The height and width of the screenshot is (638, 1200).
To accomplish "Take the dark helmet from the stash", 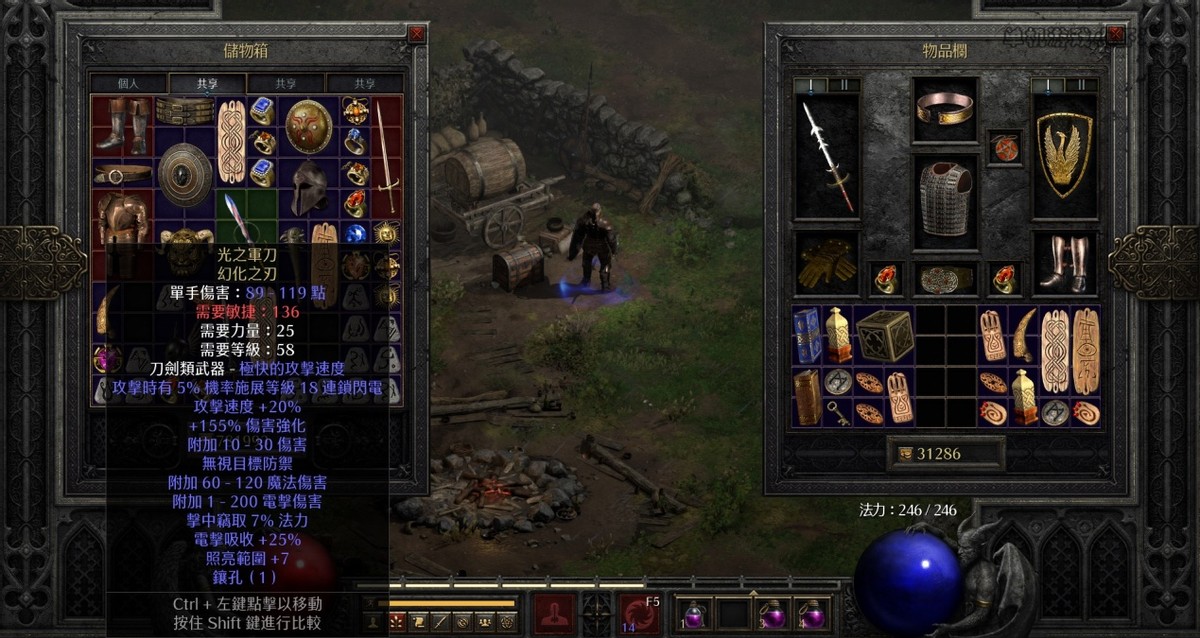I will coord(308,187).
